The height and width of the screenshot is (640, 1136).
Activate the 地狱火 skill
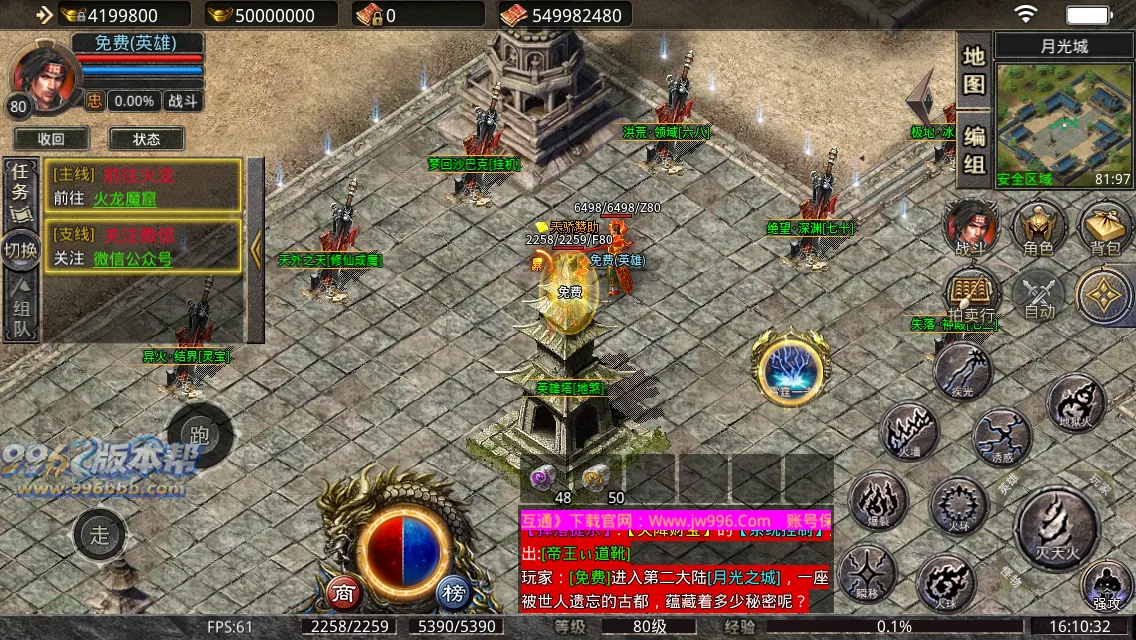tap(1076, 402)
